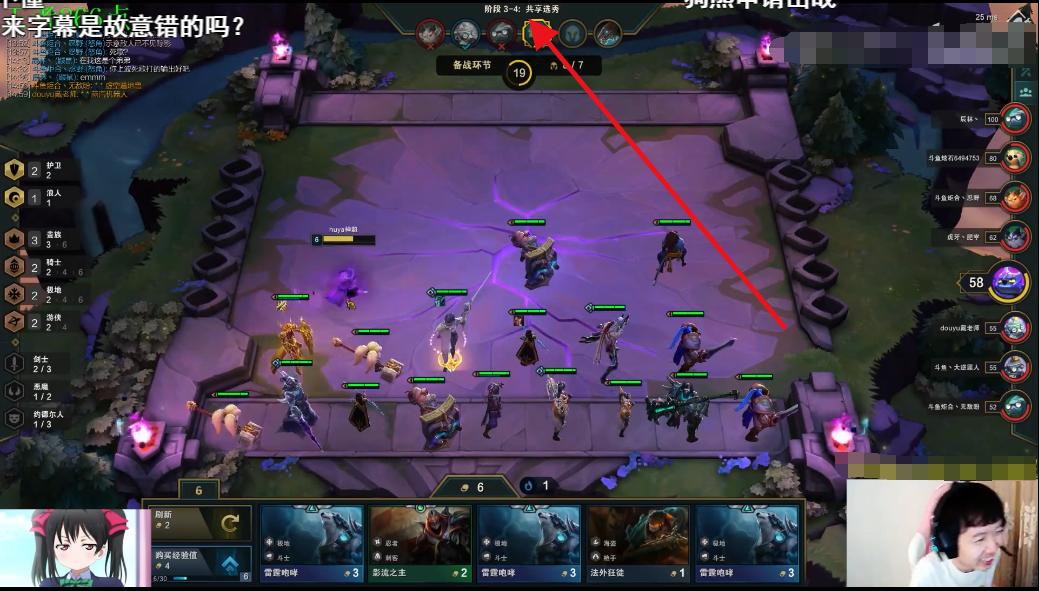
Task: View player douyu嬴老师's board
Action: pos(1015,327)
